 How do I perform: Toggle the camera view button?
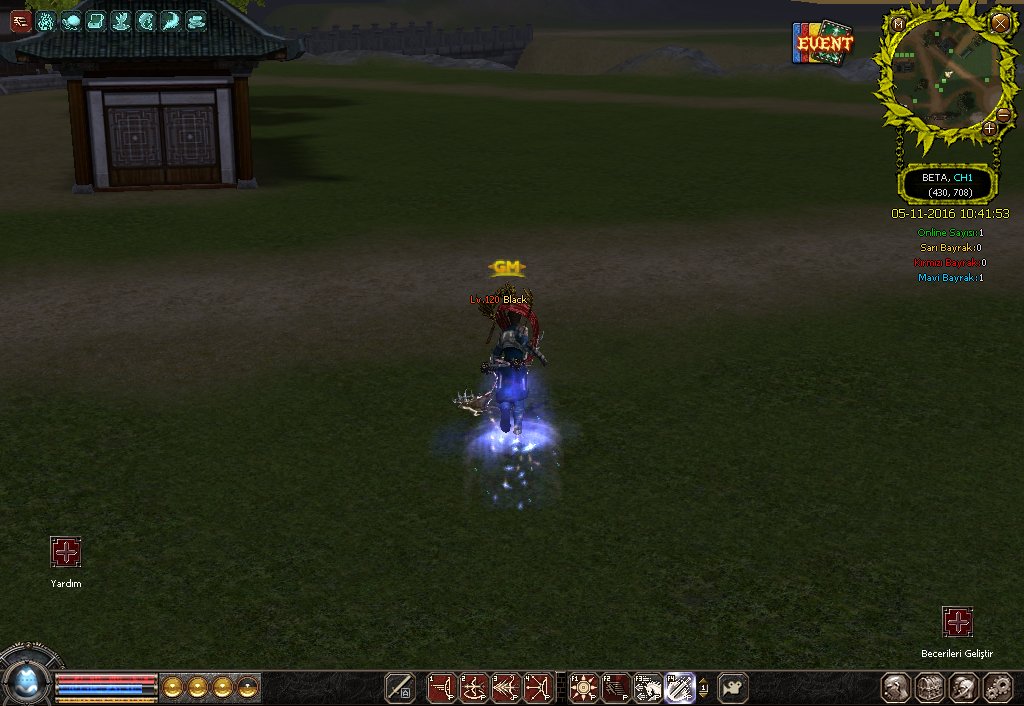point(733,688)
